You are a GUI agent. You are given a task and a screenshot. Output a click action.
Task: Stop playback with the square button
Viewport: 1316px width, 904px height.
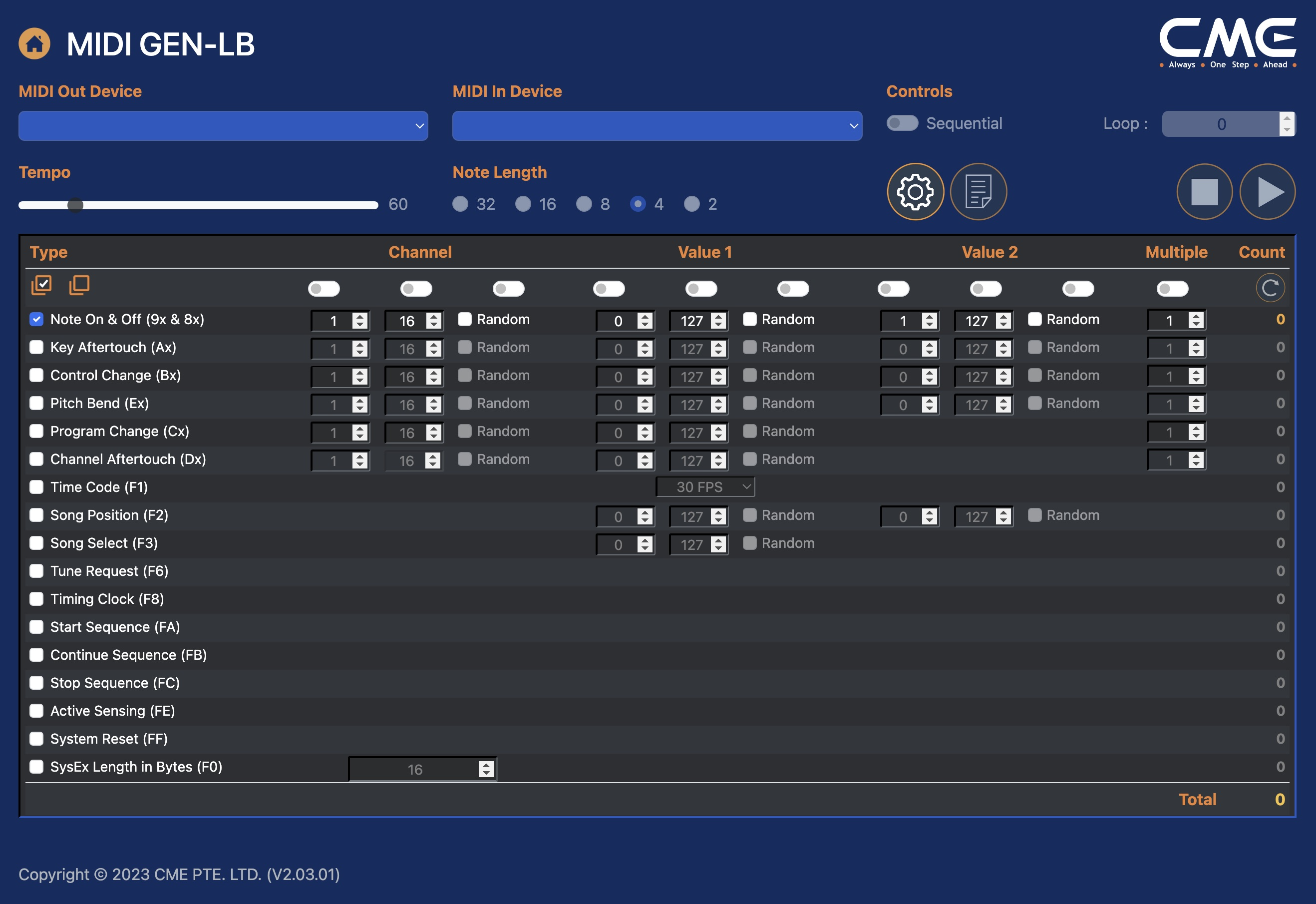[1205, 192]
